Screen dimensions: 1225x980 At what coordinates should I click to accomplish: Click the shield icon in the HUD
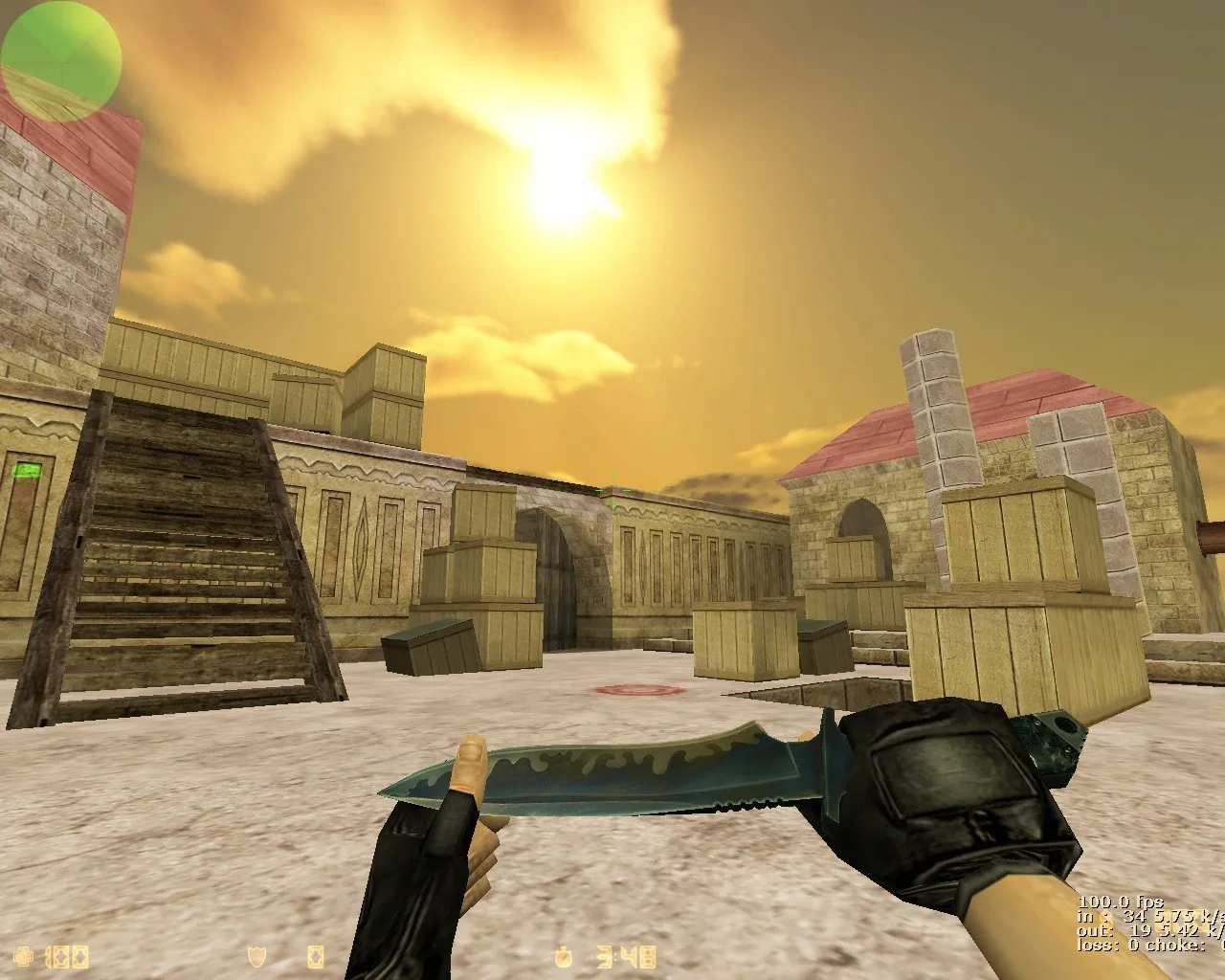256,957
